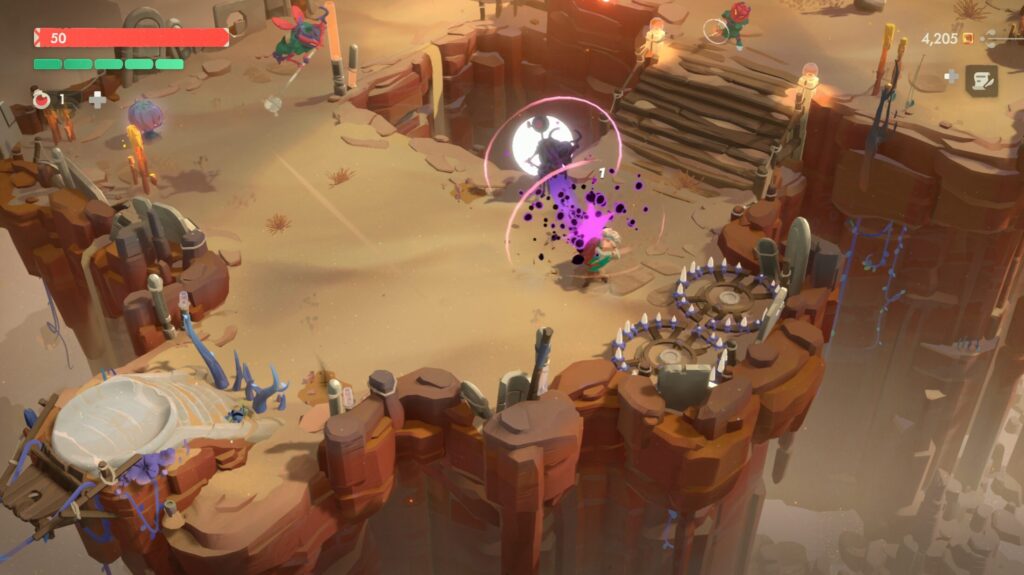The width and height of the screenshot is (1024, 575).
Task: Open the quest scroll journal icon
Action: 981,80
